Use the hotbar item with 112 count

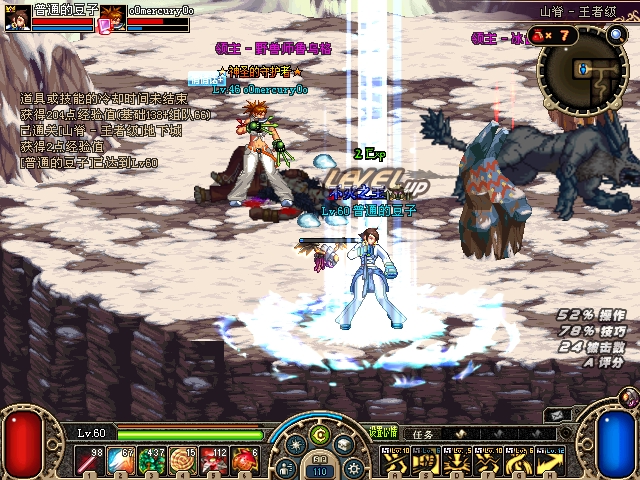(216, 461)
